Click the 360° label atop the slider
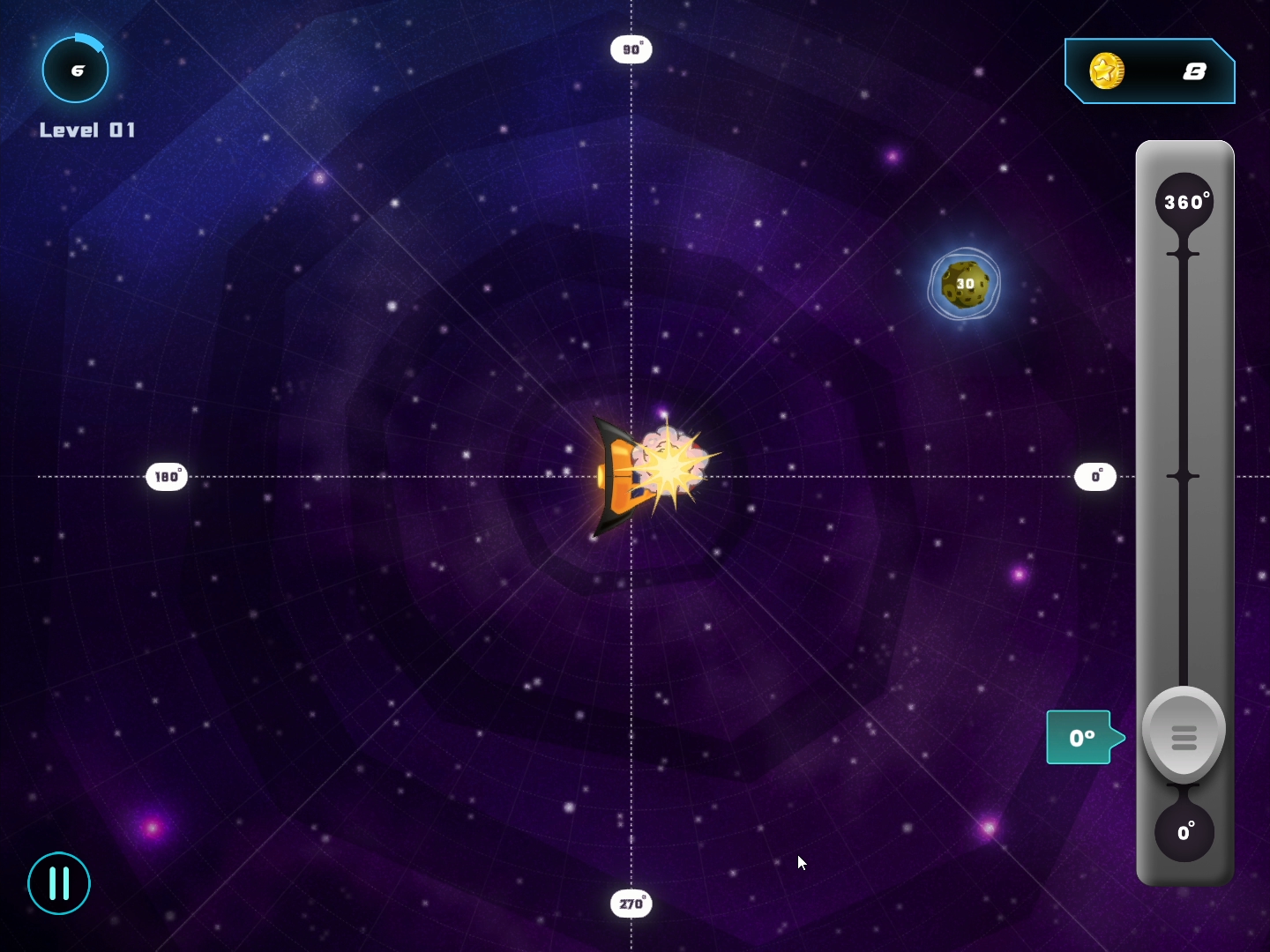 [1185, 201]
